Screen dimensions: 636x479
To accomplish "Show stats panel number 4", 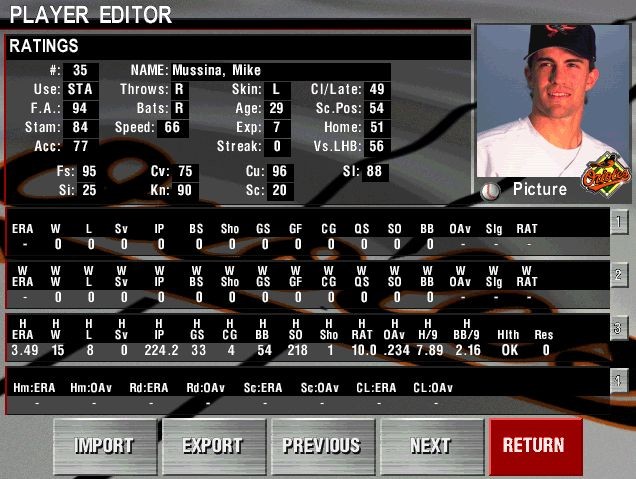I will click(x=620, y=379).
